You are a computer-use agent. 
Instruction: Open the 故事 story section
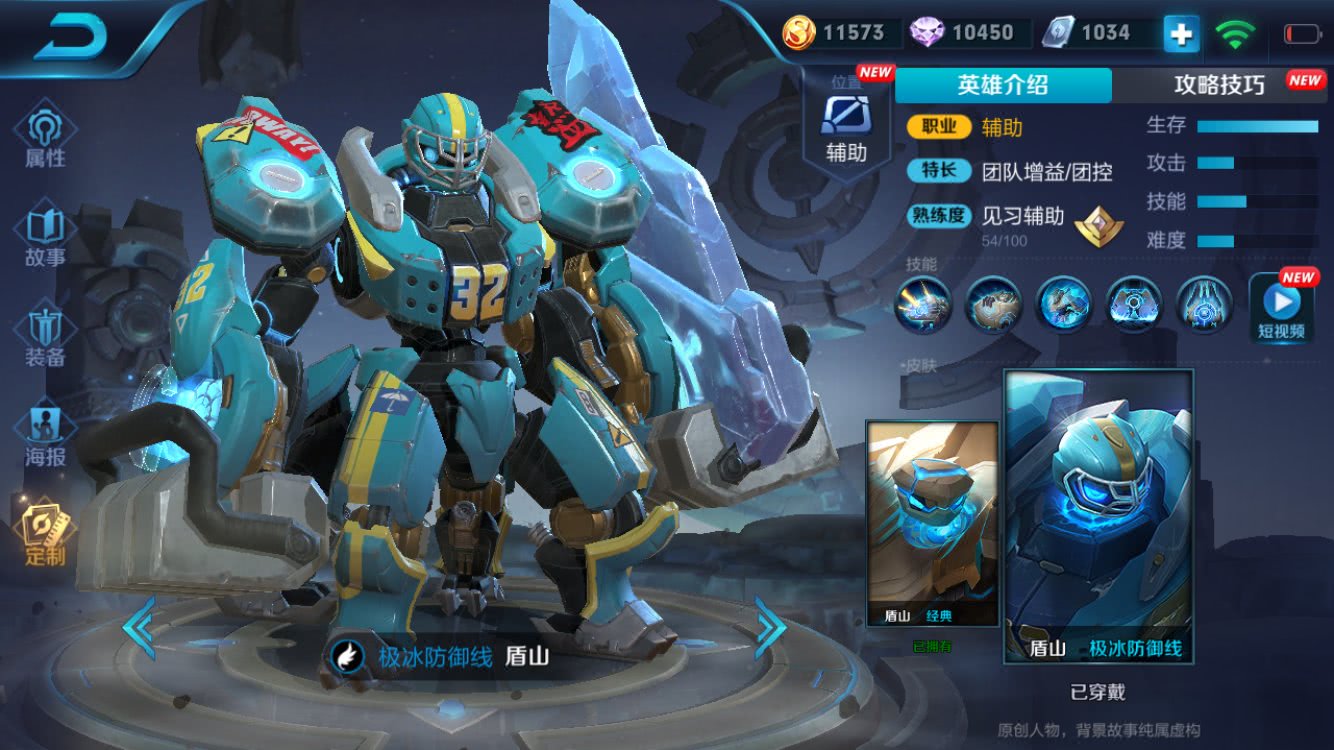click(x=45, y=236)
